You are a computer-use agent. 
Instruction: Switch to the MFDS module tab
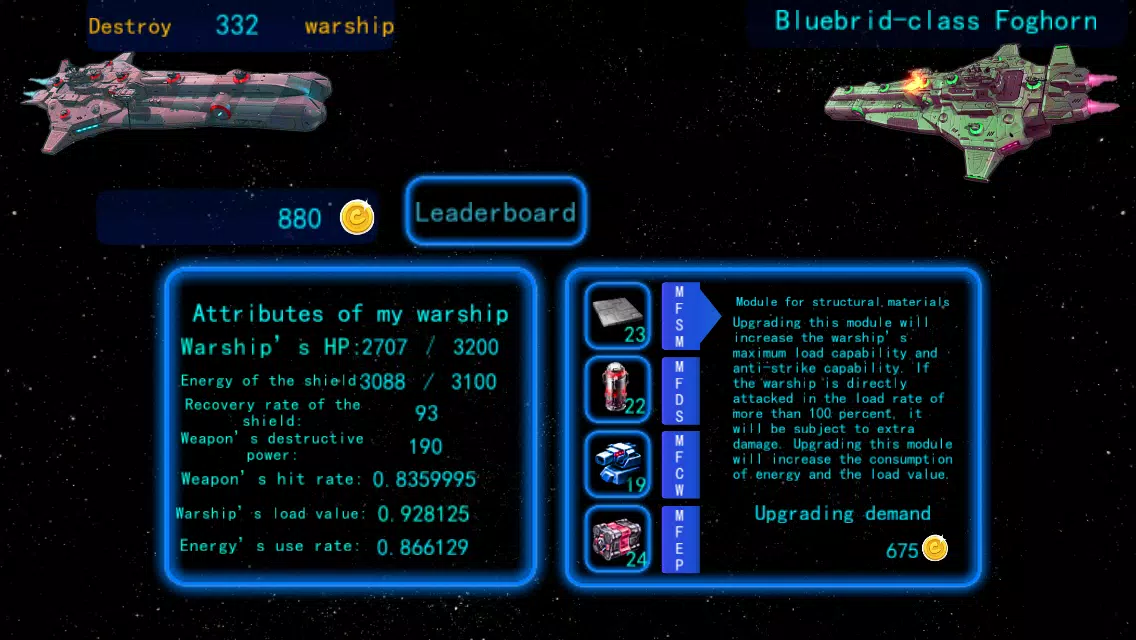681,389
